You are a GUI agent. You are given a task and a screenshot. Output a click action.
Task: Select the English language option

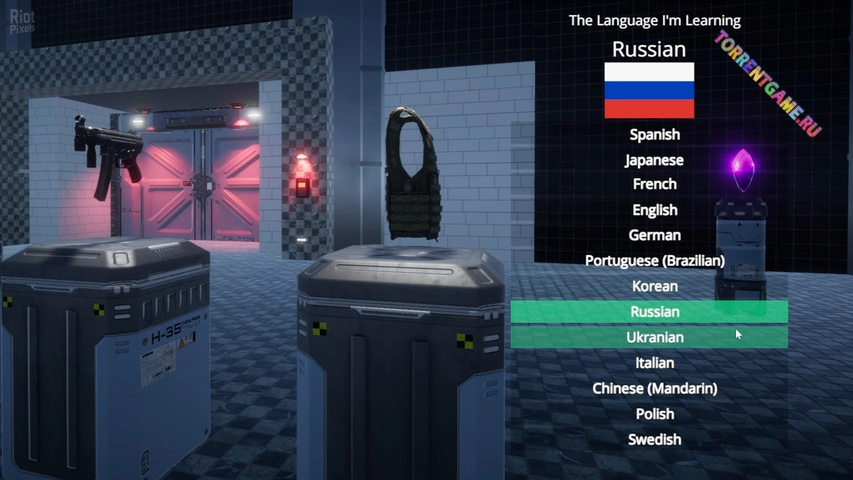(x=654, y=210)
